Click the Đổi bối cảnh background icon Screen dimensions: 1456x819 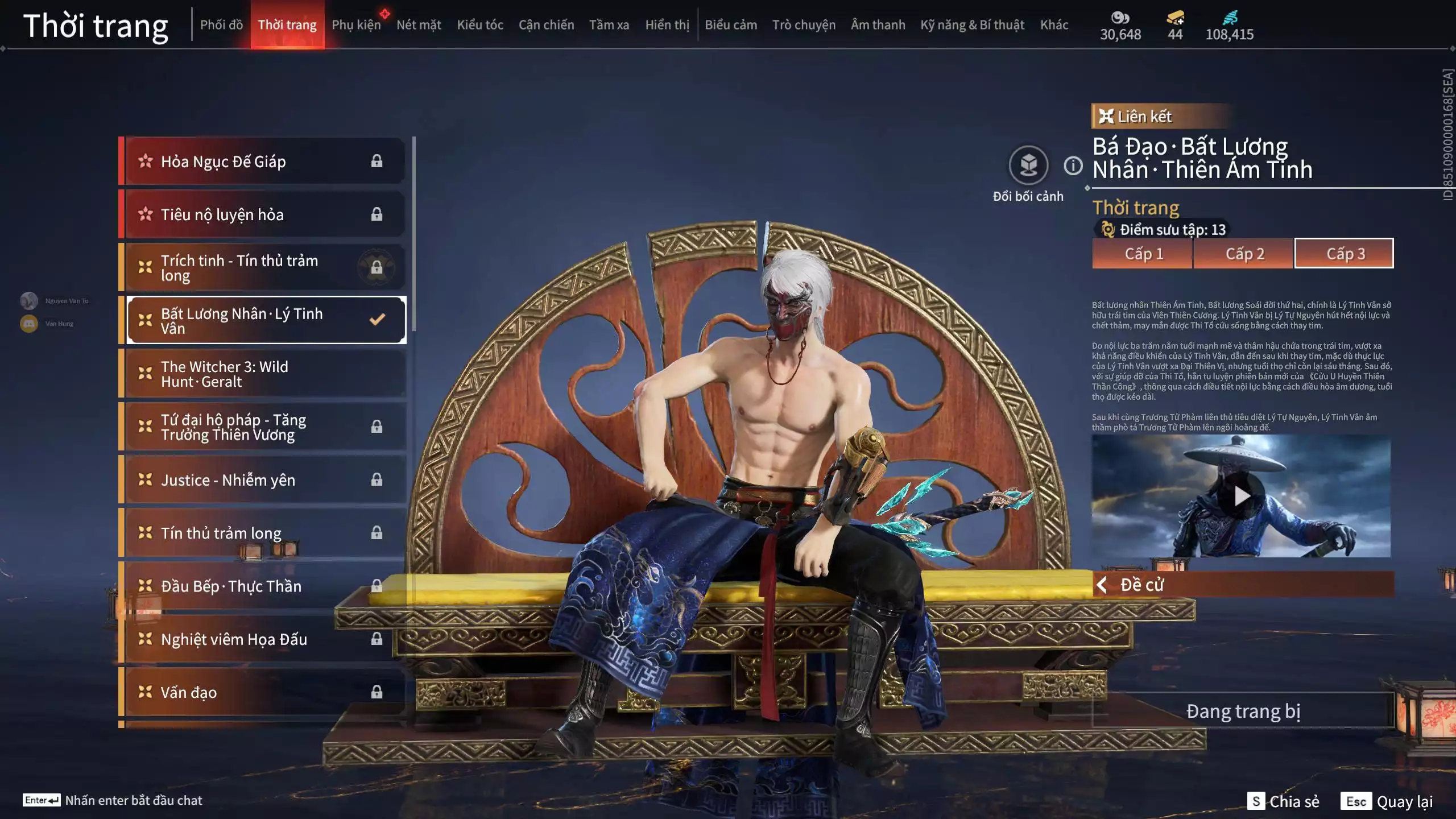[x=1028, y=166]
